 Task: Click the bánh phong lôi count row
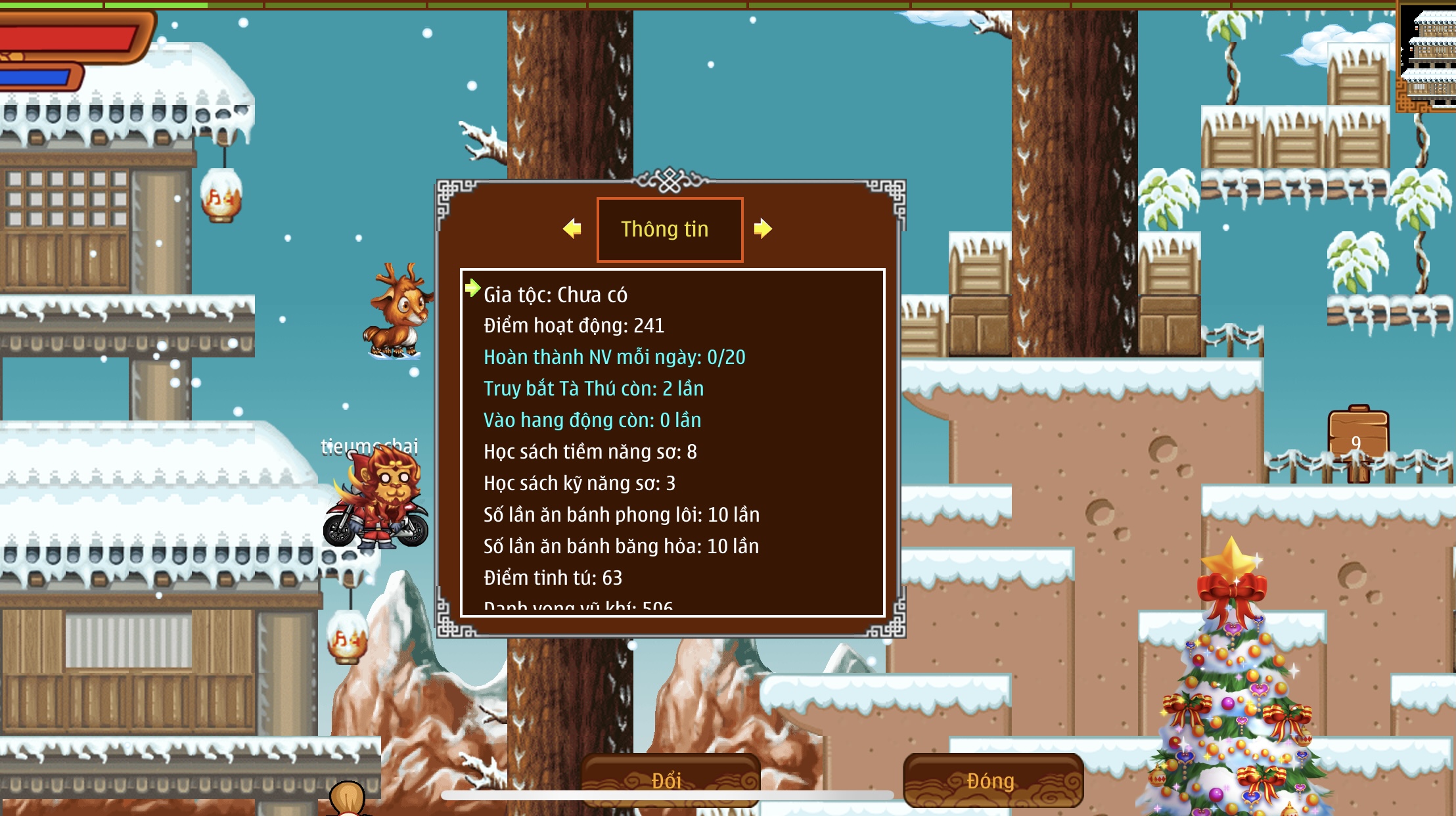tap(622, 515)
